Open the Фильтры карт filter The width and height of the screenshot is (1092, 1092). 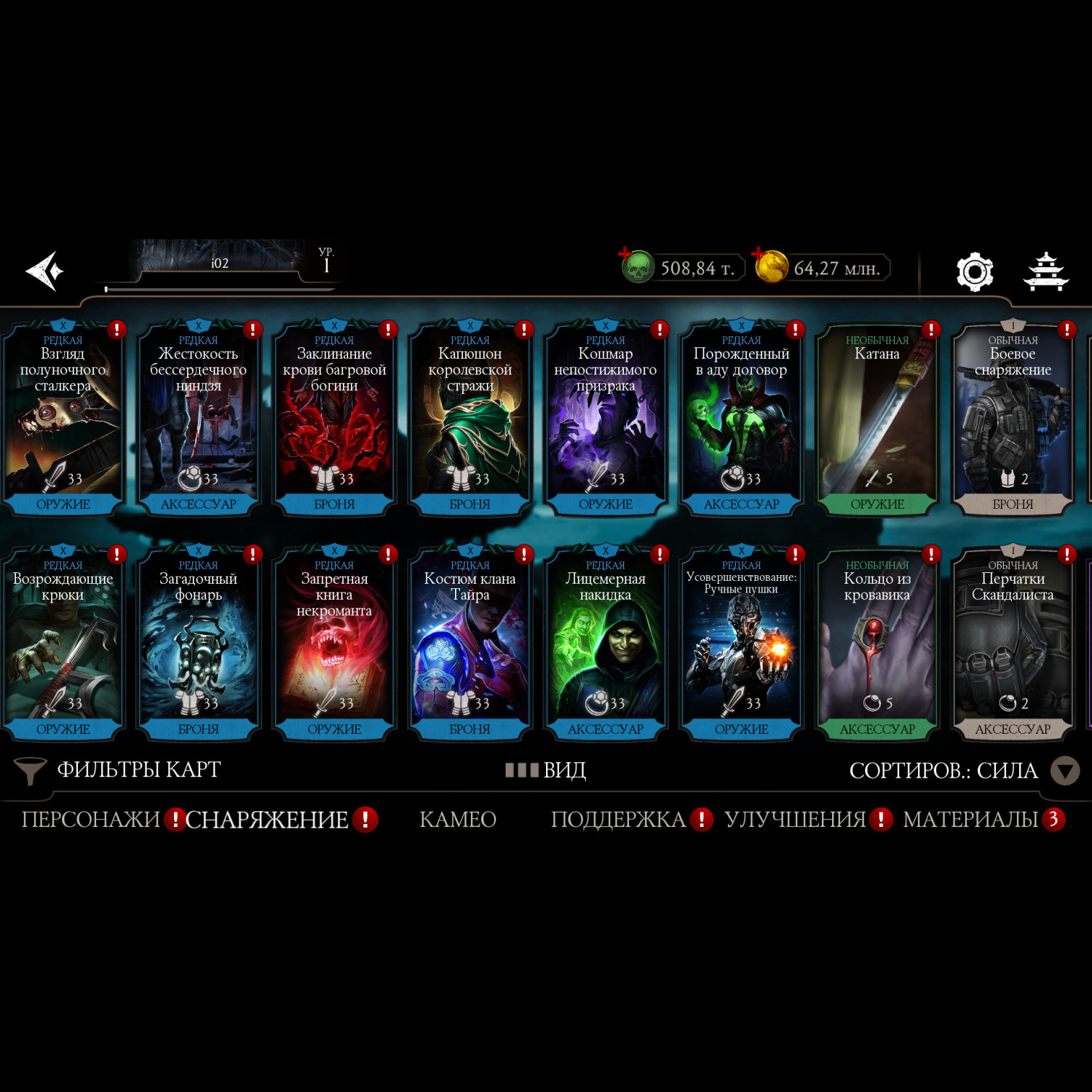coord(118,770)
